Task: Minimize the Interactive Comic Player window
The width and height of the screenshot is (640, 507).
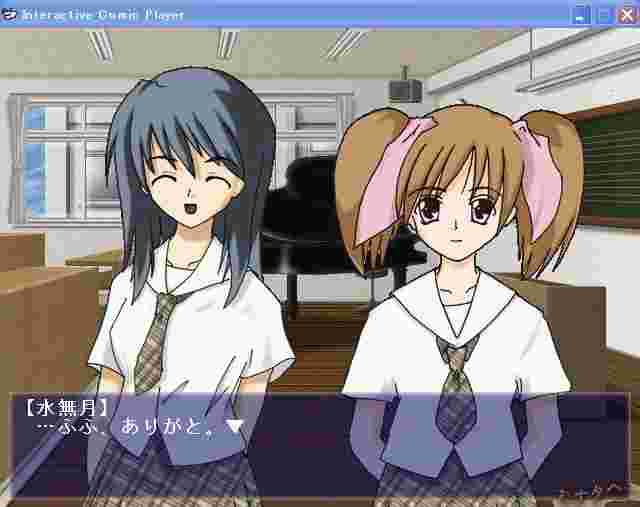Action: click(x=582, y=15)
